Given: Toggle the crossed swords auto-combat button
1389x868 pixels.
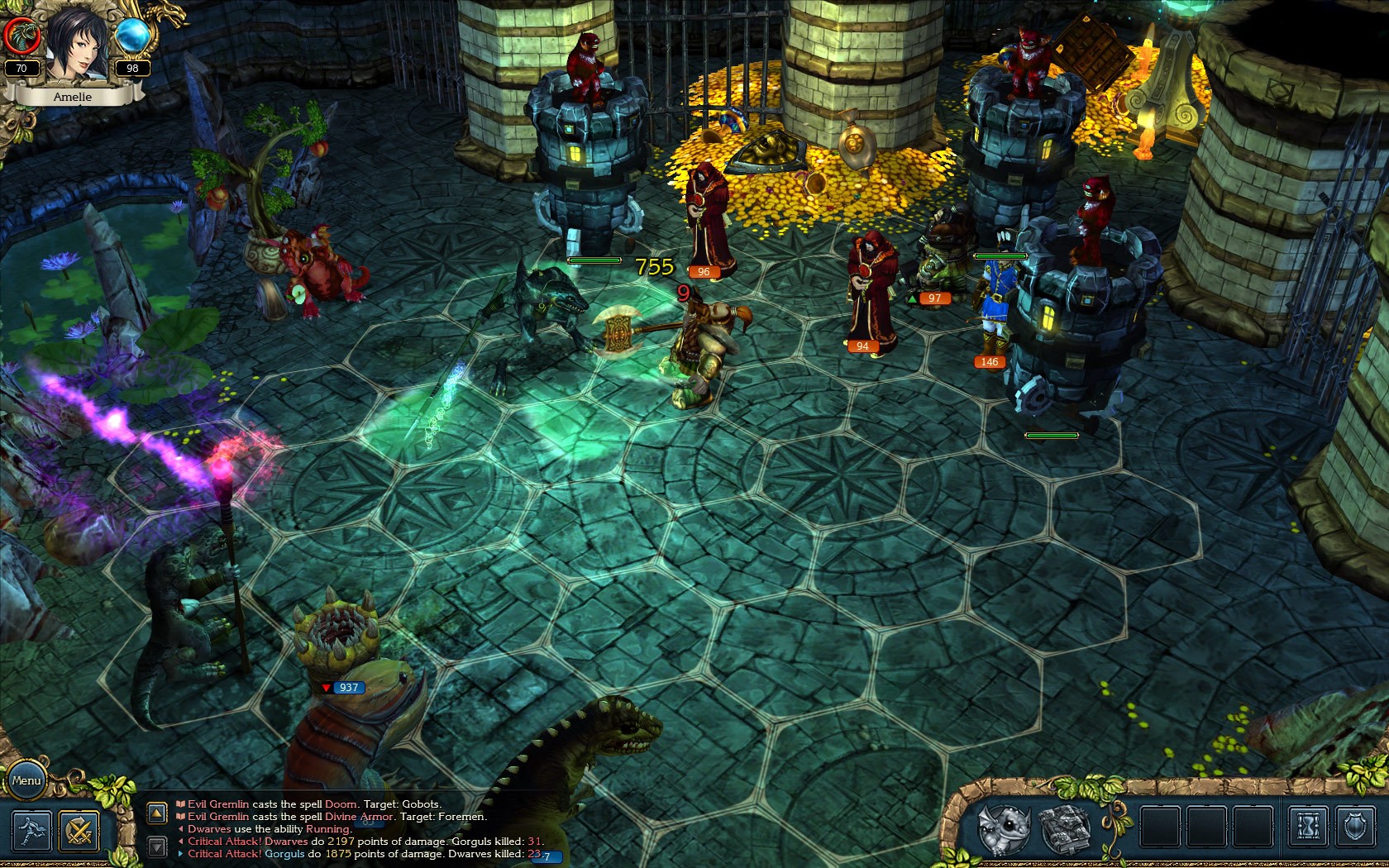Looking at the screenshot, I should [x=79, y=831].
